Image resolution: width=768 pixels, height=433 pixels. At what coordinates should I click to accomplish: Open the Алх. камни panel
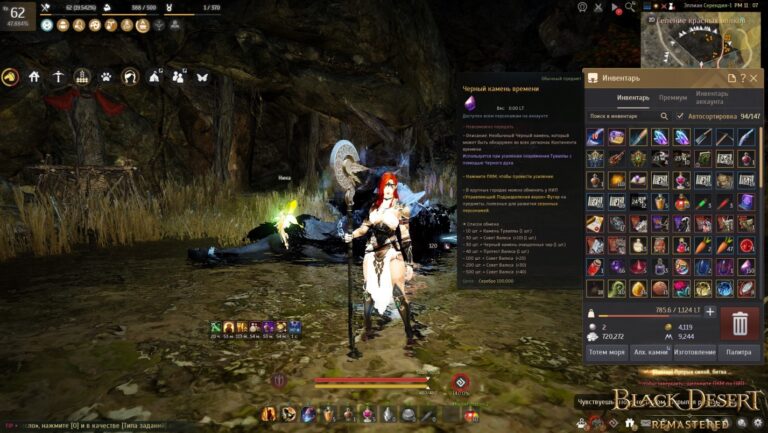coord(651,352)
